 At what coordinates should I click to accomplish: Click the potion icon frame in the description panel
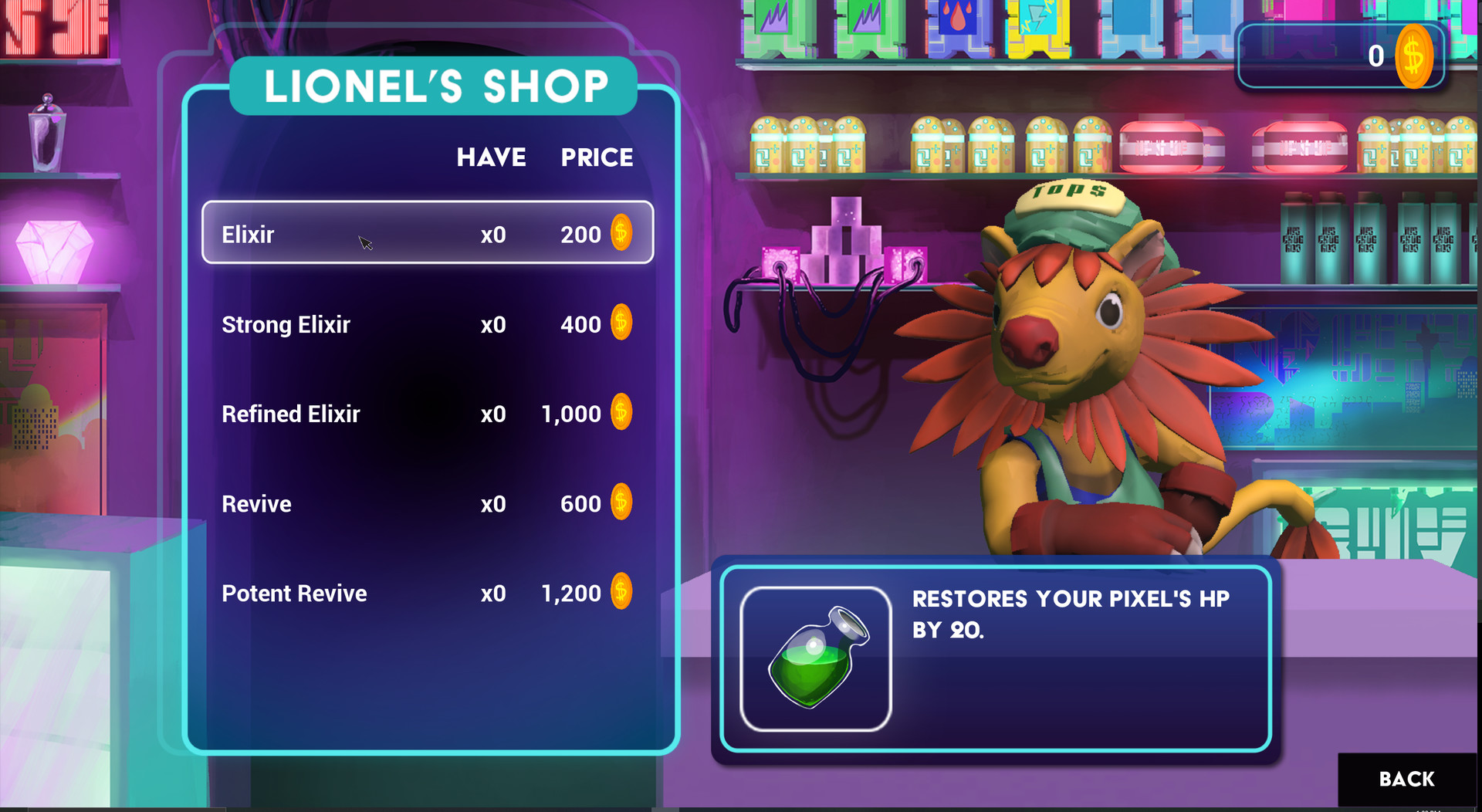coord(816,662)
